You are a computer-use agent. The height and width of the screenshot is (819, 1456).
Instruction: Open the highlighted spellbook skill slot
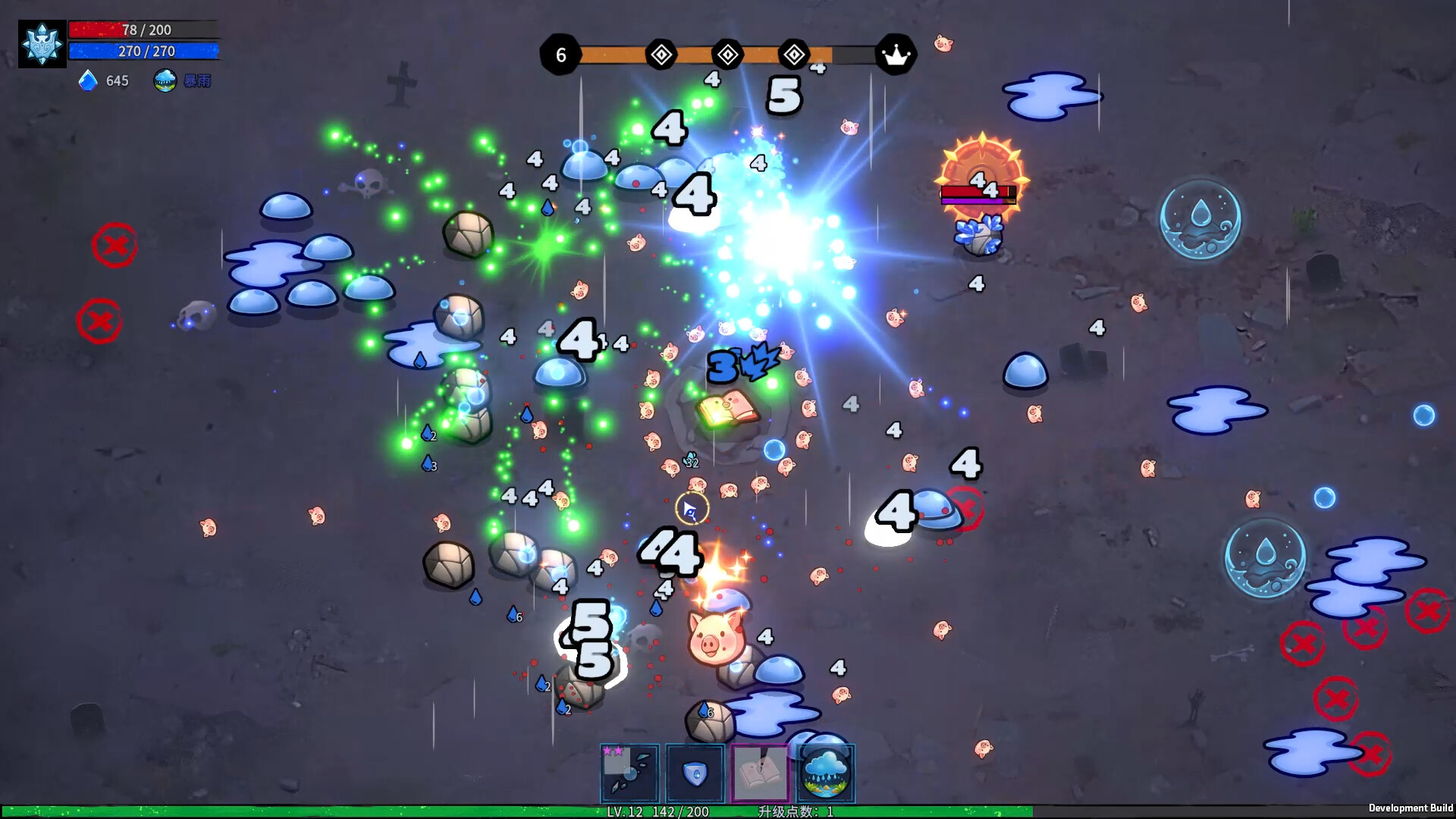click(761, 773)
